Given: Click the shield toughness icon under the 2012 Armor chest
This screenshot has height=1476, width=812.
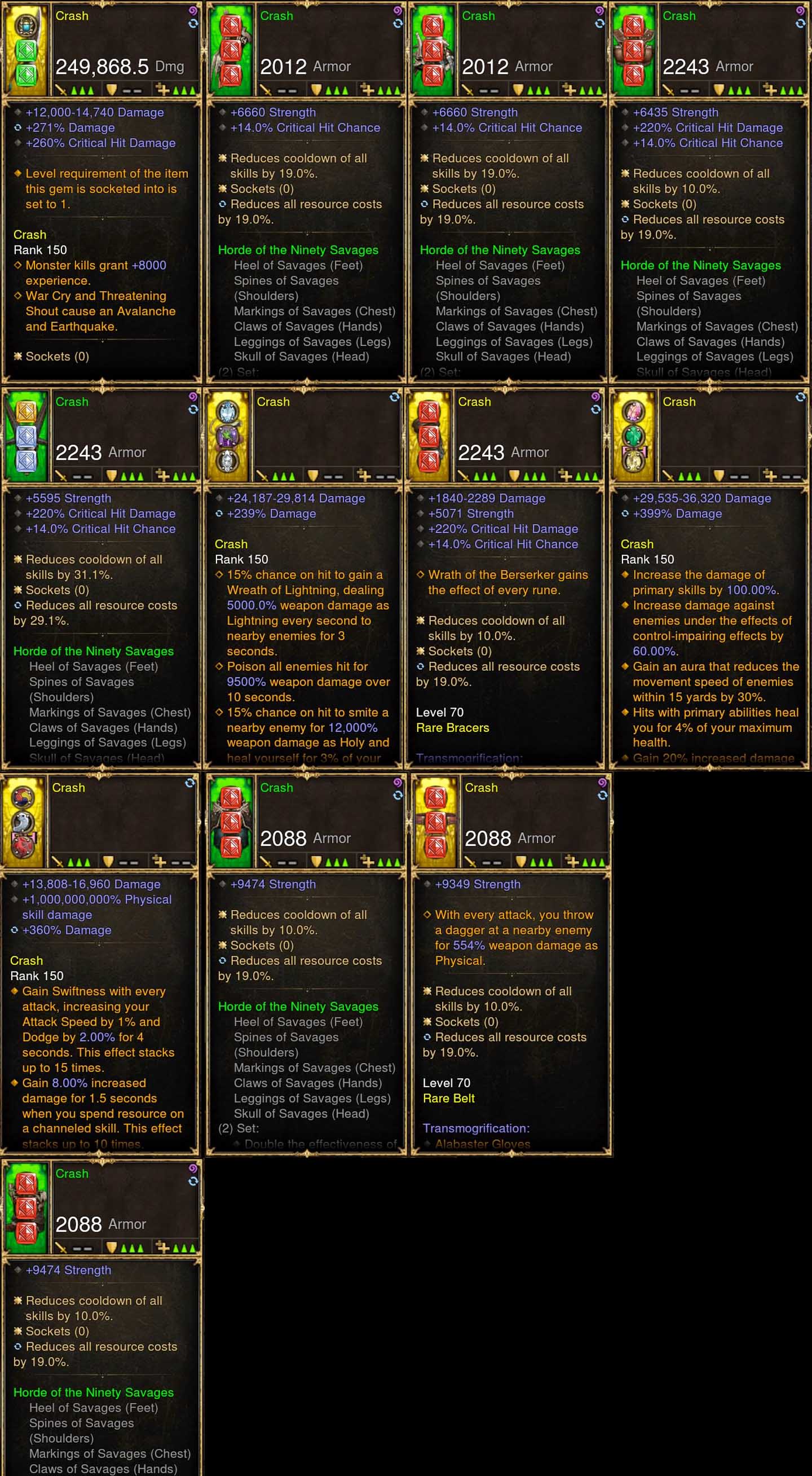Looking at the screenshot, I should pyautogui.click(x=518, y=89).
